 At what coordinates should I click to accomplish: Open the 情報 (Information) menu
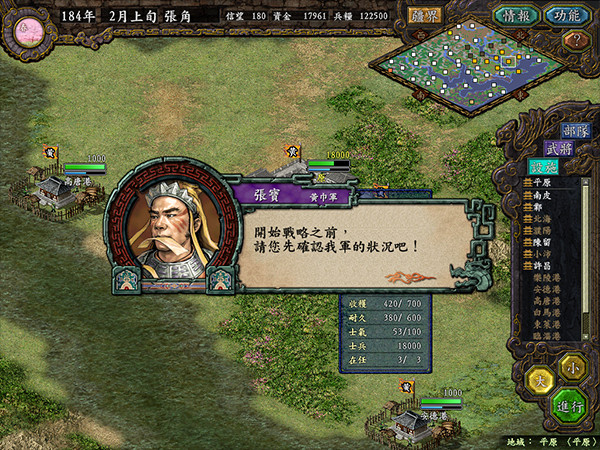[517, 15]
